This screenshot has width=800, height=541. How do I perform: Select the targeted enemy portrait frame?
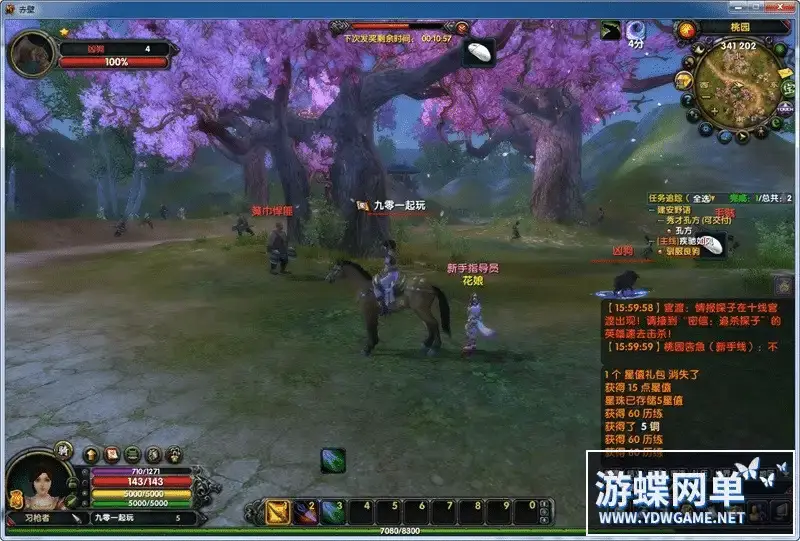tap(32, 53)
